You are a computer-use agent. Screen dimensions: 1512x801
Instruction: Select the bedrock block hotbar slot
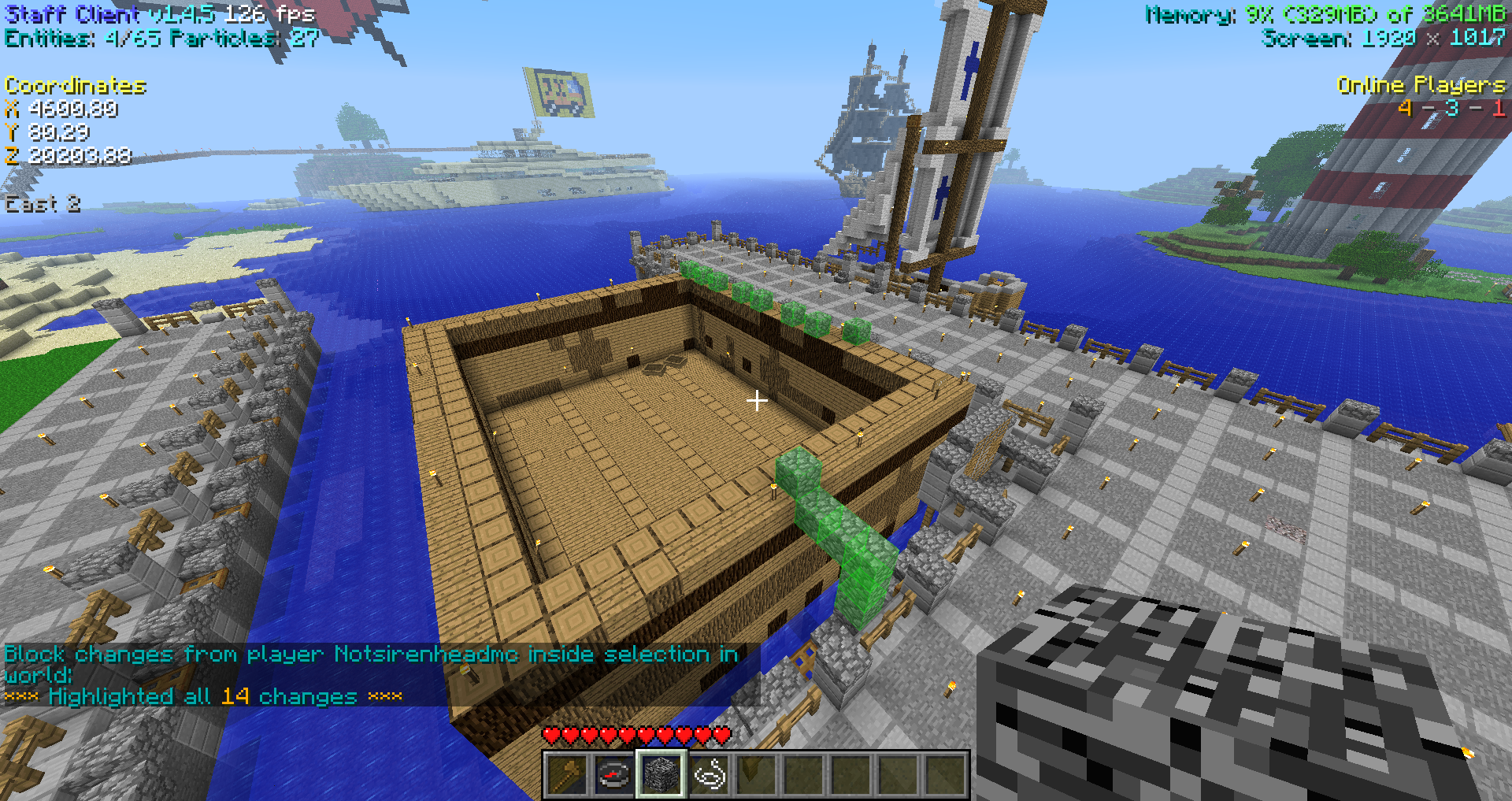point(661,774)
